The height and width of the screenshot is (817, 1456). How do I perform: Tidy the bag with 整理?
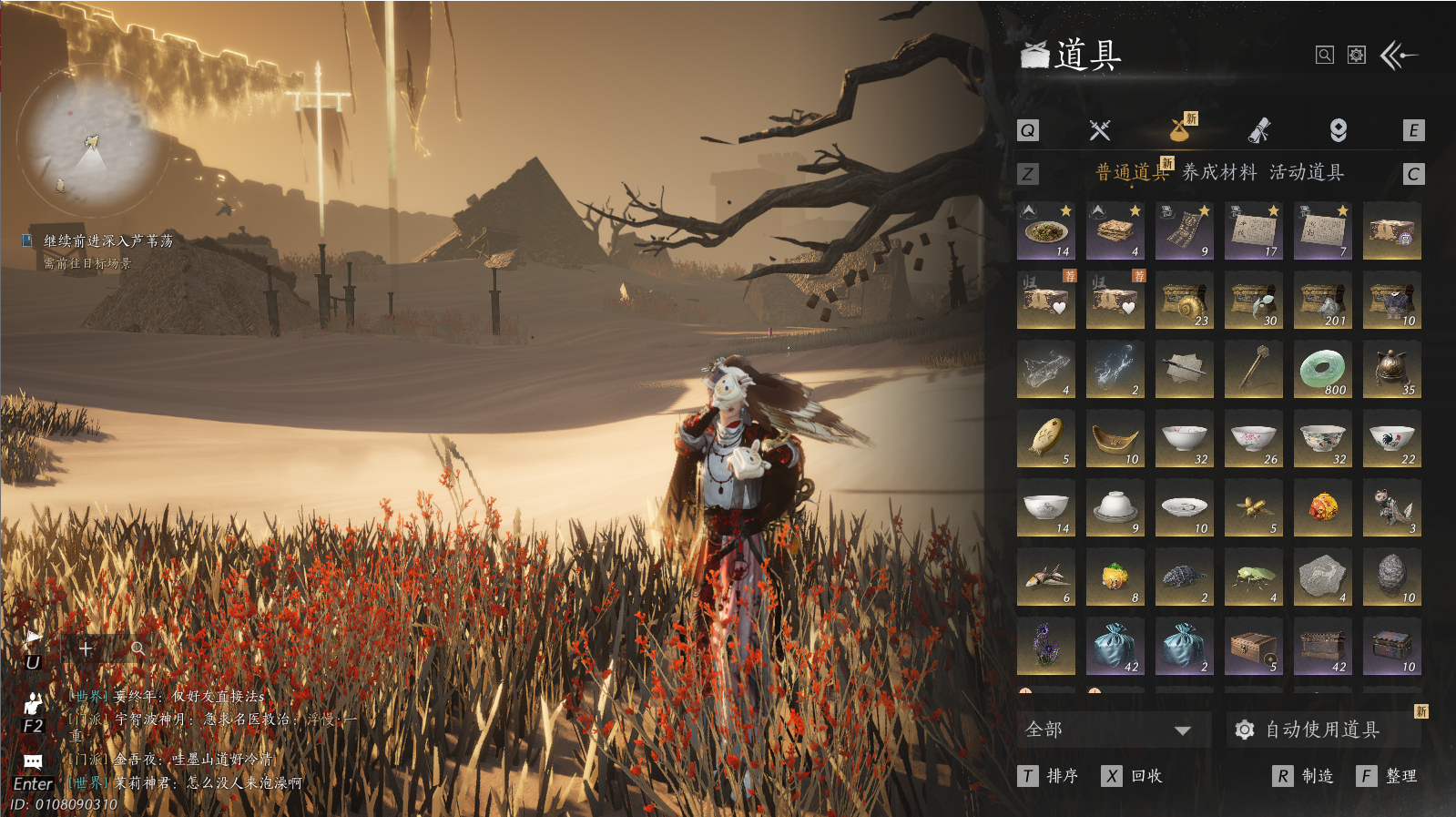1389,776
